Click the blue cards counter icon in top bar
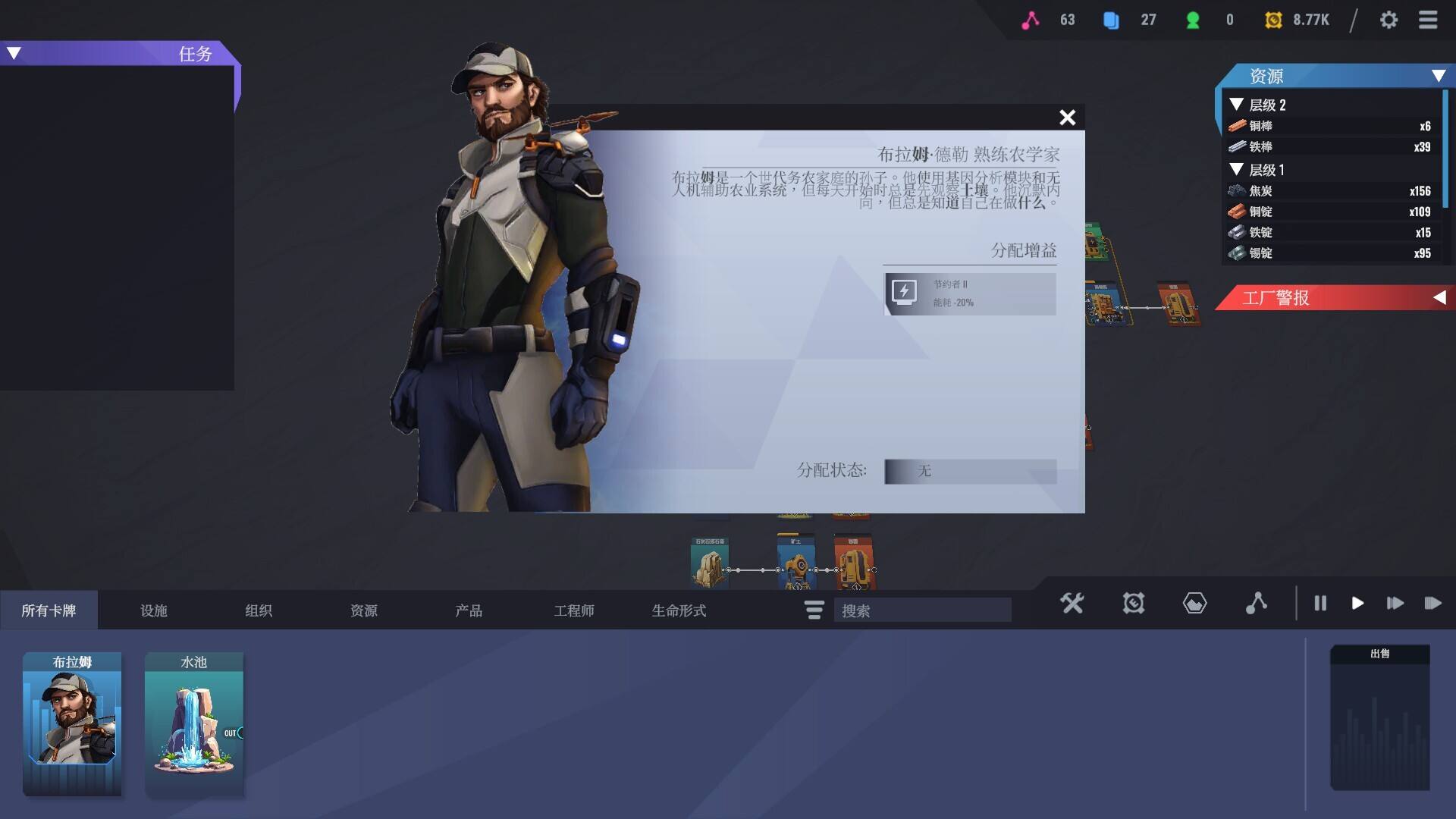Image resolution: width=1456 pixels, height=819 pixels. [x=1110, y=19]
